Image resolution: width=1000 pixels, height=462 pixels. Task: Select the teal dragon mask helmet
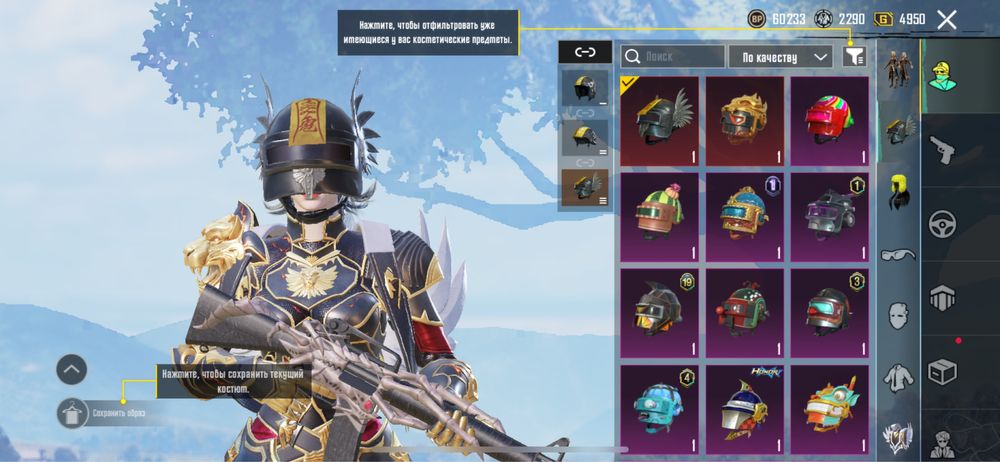(x=829, y=407)
